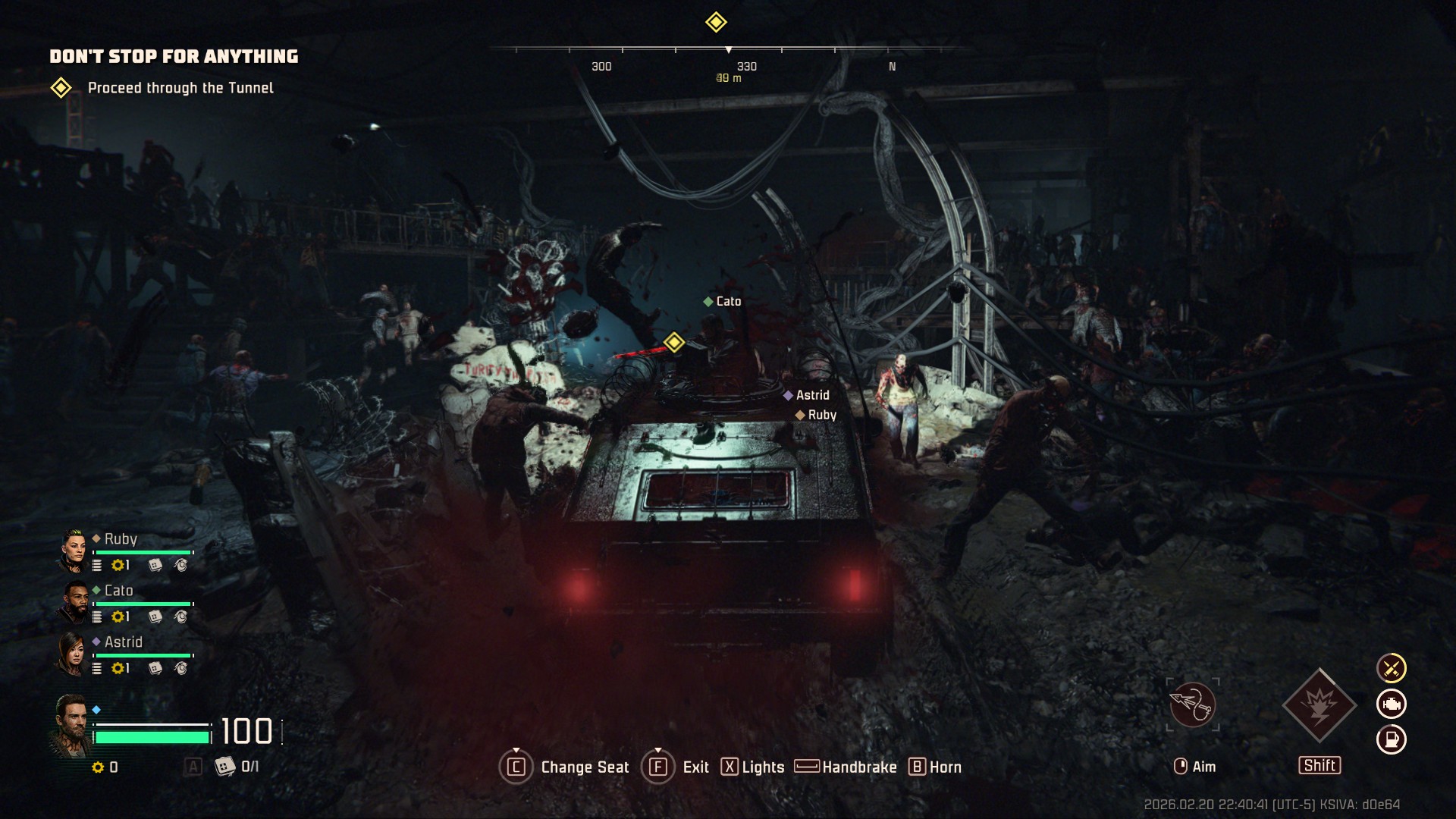Click the objective diamond on the compass
This screenshot has height=819, width=1456.
(716, 22)
